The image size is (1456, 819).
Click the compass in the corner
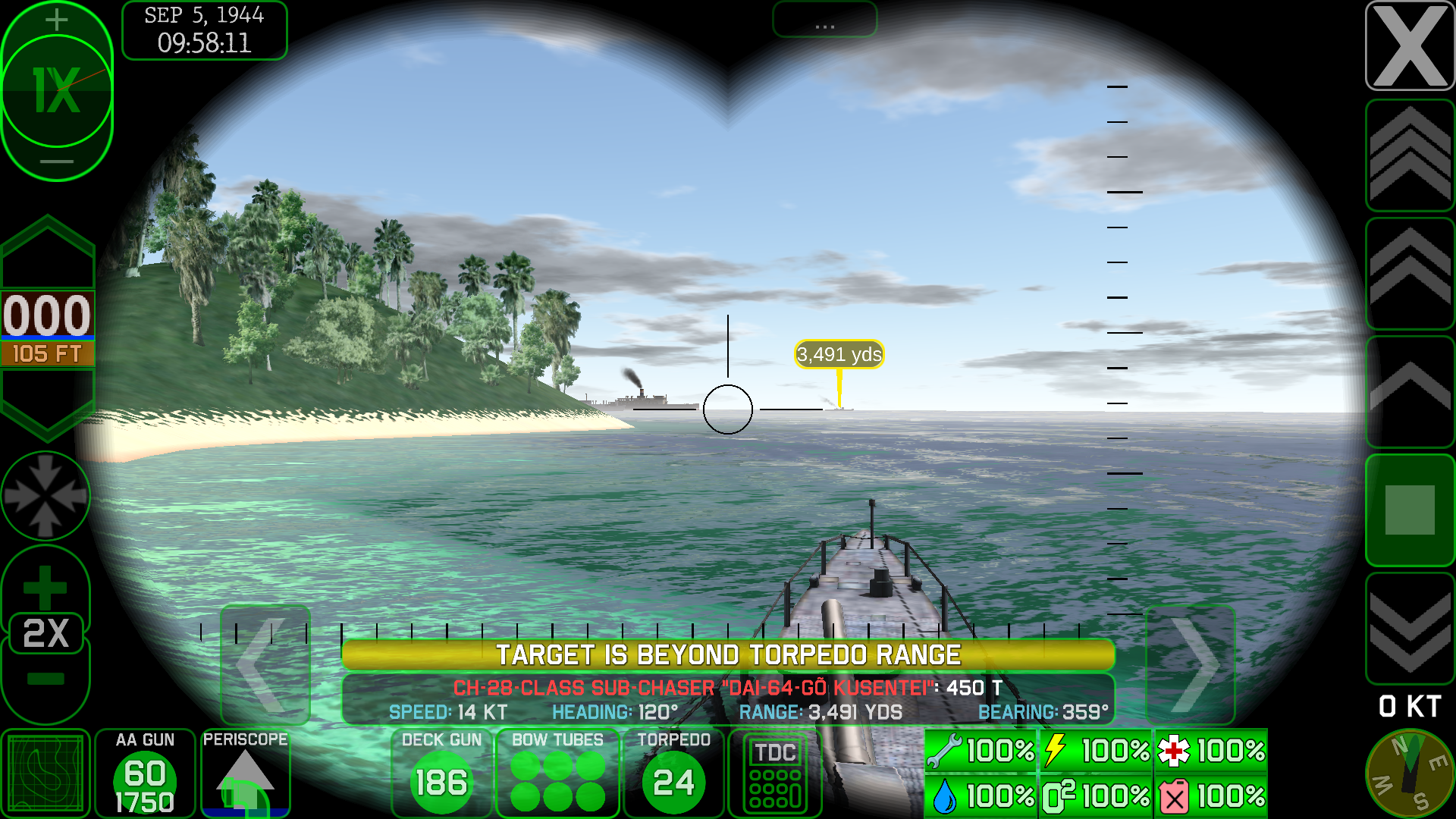pos(1409,773)
